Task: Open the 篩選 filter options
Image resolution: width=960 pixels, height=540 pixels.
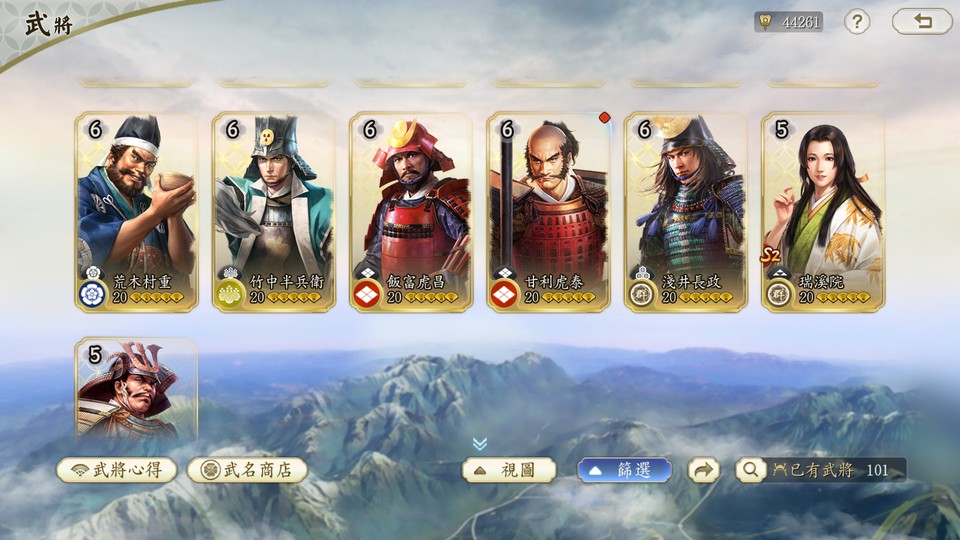Action: (x=624, y=470)
